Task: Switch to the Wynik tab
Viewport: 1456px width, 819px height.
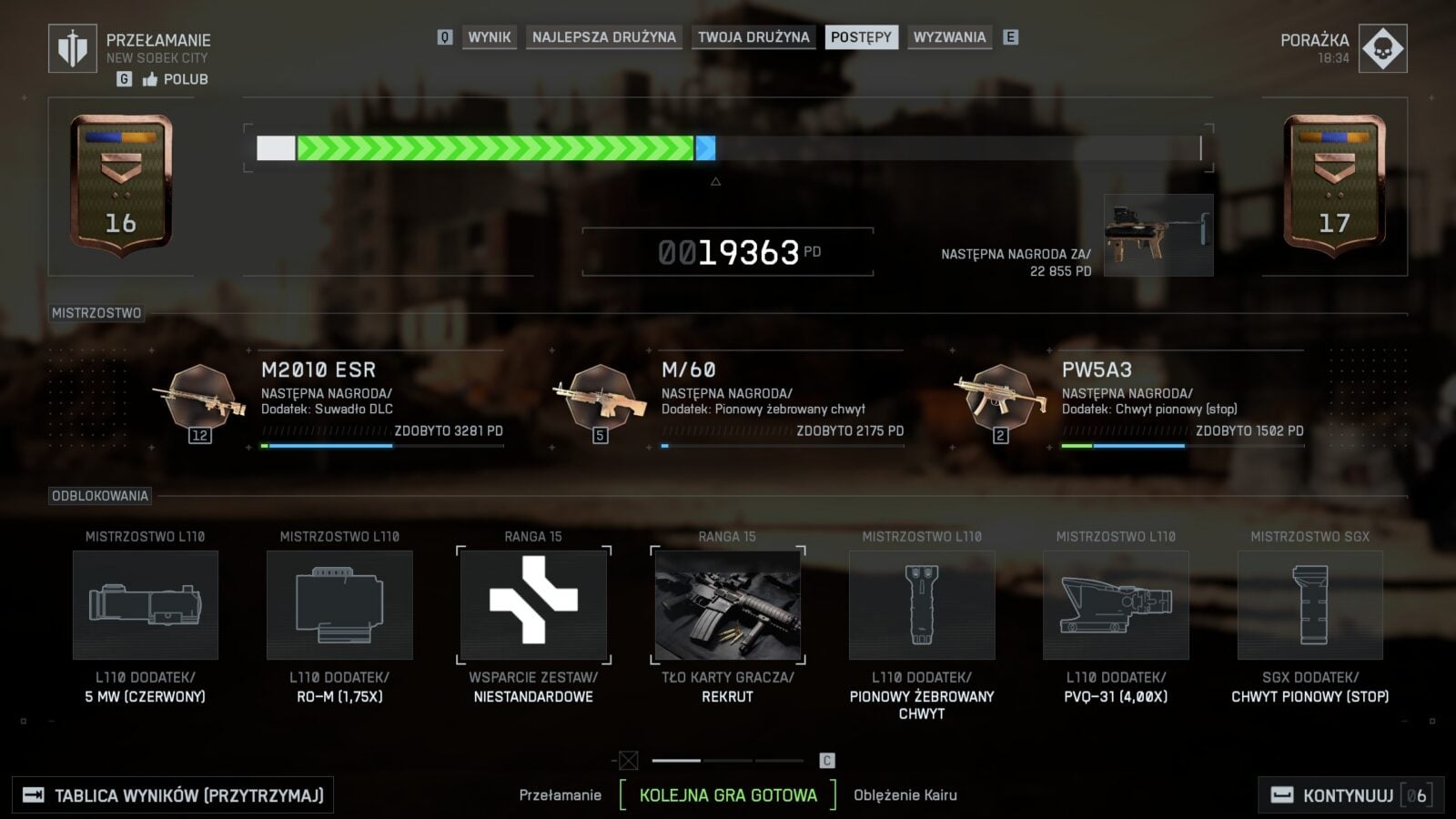Action: pyautogui.click(x=490, y=37)
